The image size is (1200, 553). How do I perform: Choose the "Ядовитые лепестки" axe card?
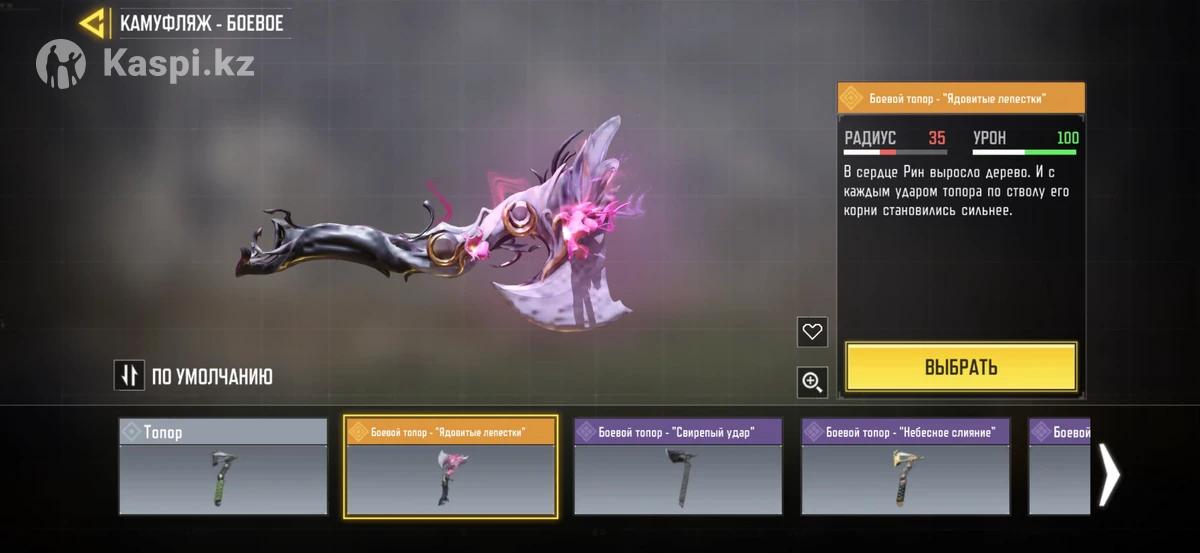coord(450,467)
